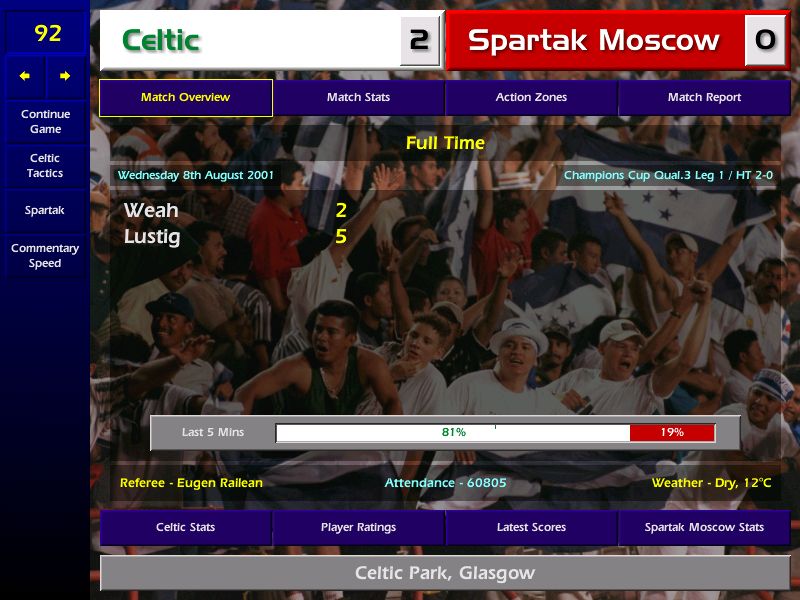View Player Ratings
Screen dimensions: 800x600
(x=358, y=527)
